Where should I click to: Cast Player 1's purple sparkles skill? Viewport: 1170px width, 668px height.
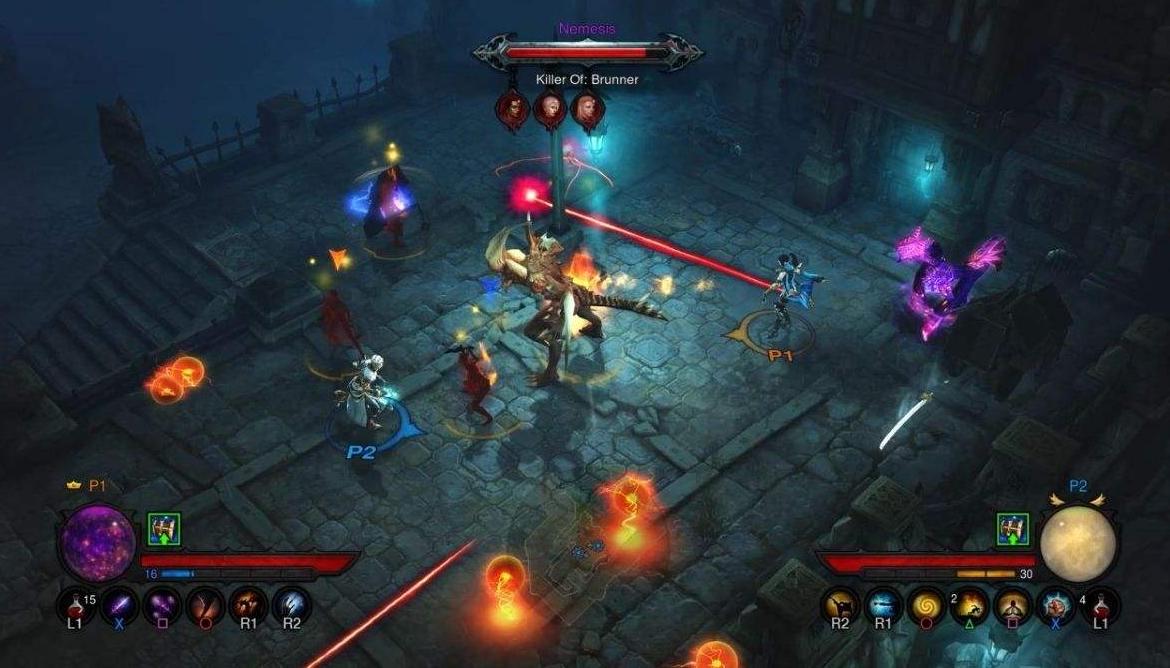[161, 605]
